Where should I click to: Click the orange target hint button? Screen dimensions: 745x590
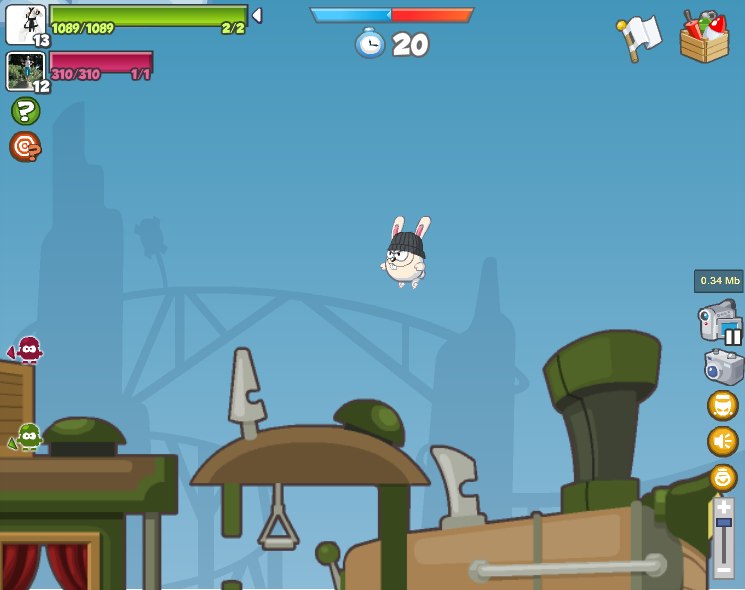[x=25, y=147]
